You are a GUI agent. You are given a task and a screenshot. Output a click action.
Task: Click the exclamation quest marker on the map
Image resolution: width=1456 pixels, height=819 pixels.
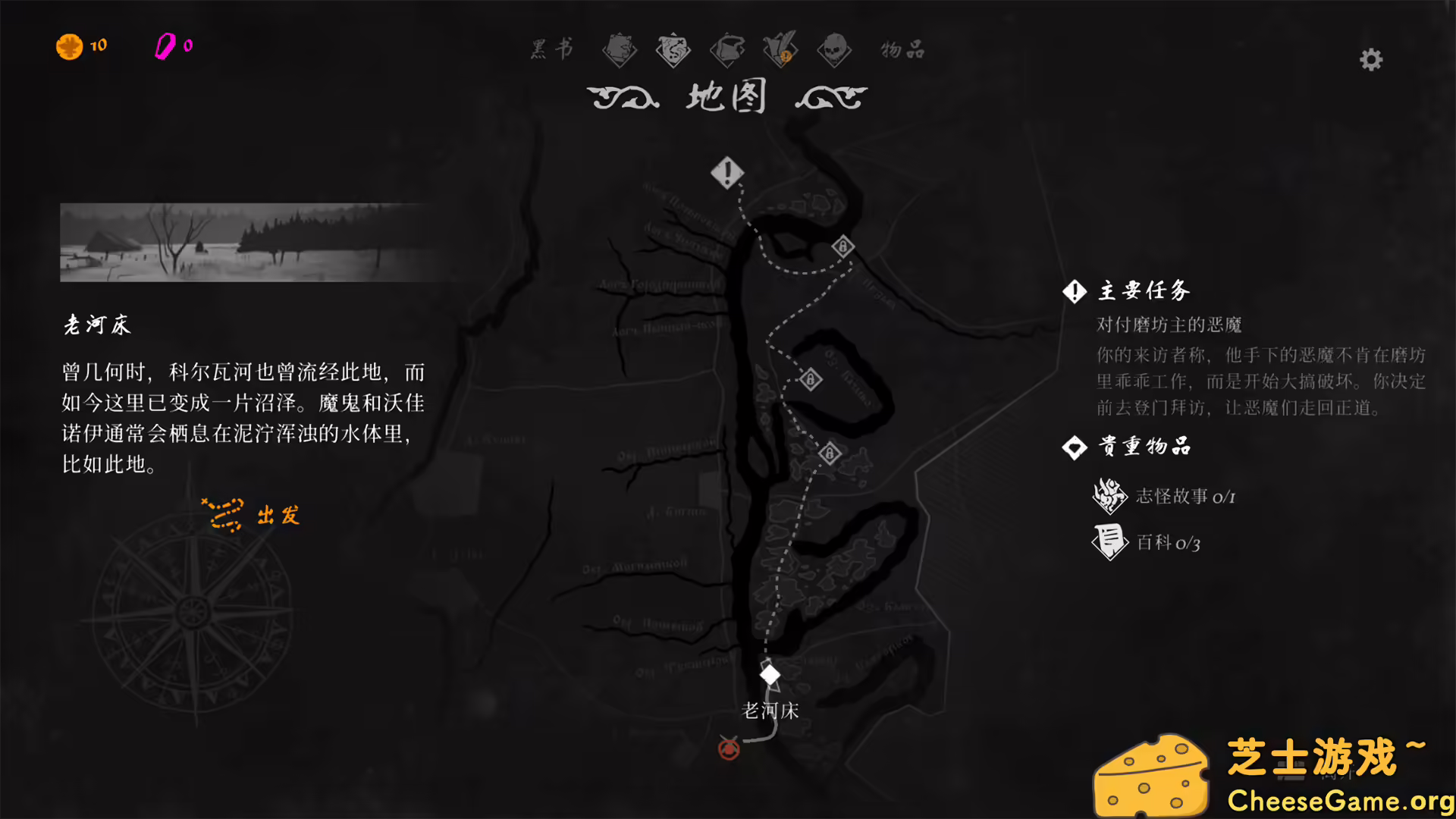pyautogui.click(x=727, y=172)
